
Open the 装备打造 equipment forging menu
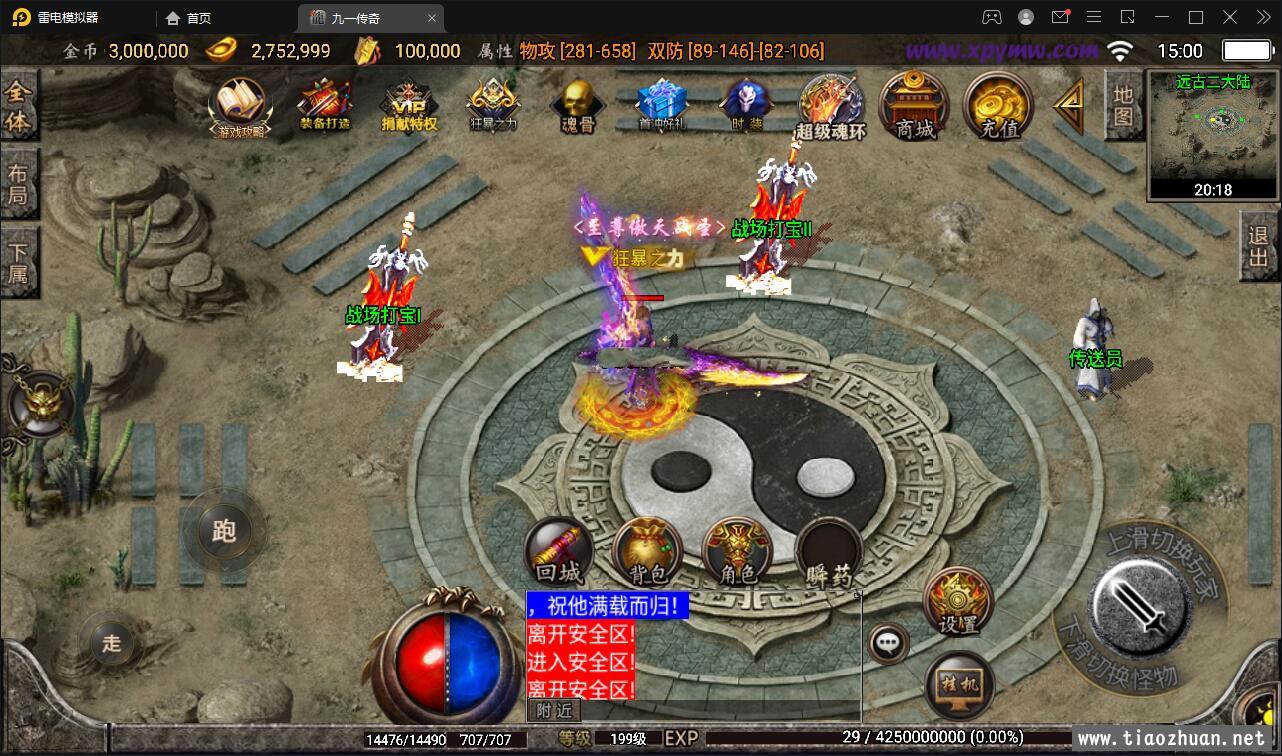click(324, 104)
